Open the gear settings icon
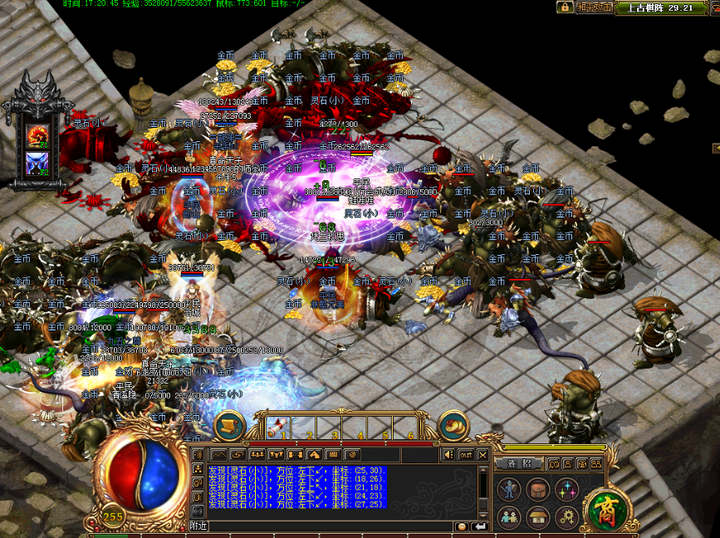 [566, 516]
